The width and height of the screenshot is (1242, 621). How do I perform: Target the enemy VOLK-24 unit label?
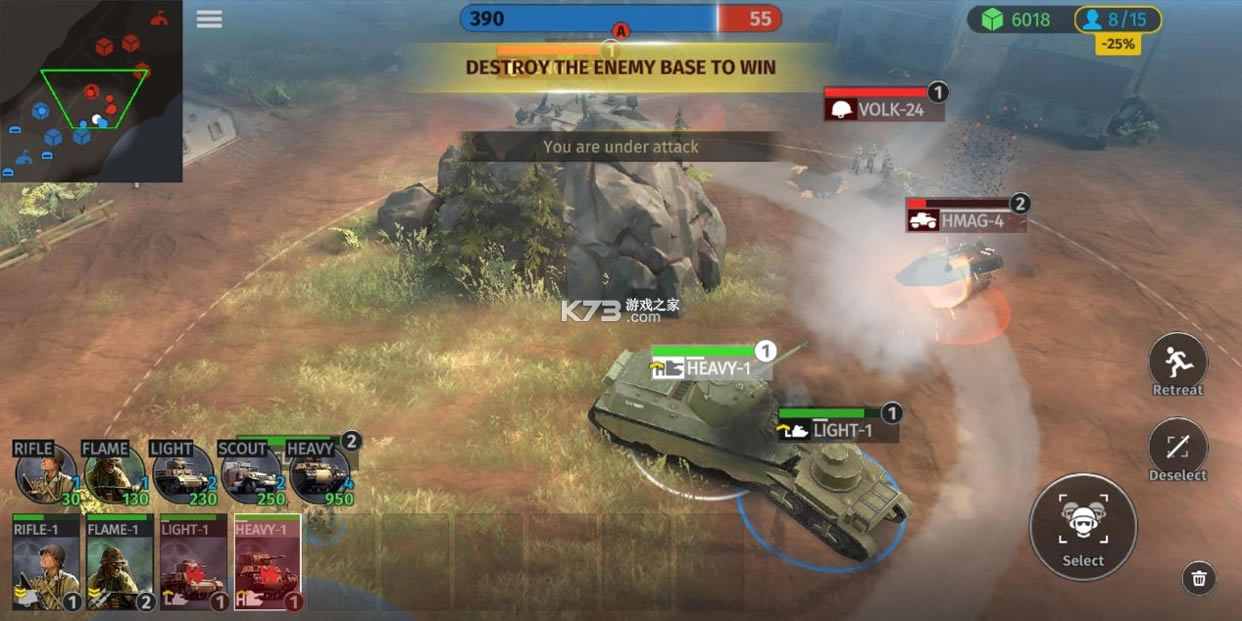click(x=884, y=109)
